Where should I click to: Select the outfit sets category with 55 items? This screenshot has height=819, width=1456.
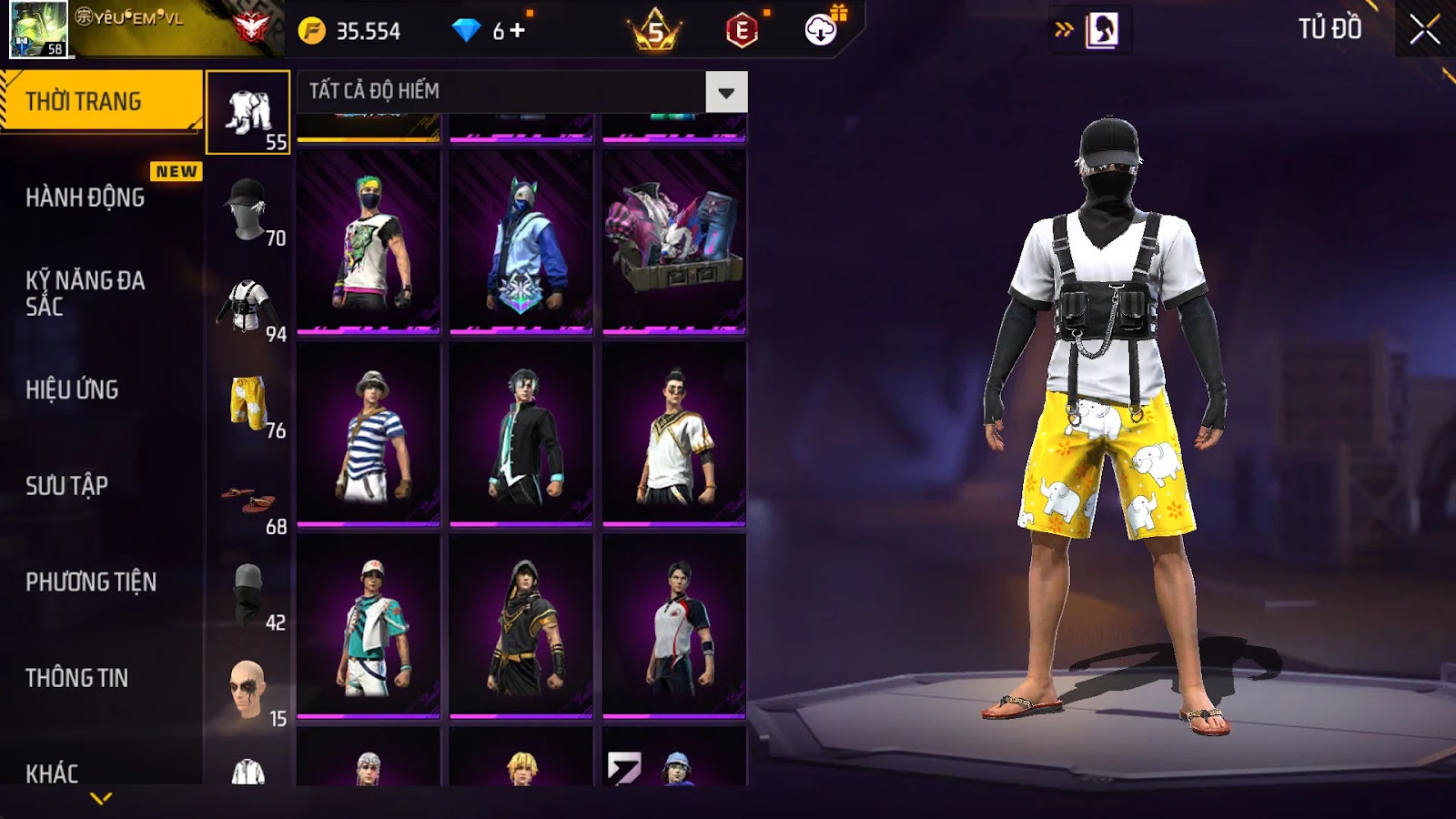248,113
